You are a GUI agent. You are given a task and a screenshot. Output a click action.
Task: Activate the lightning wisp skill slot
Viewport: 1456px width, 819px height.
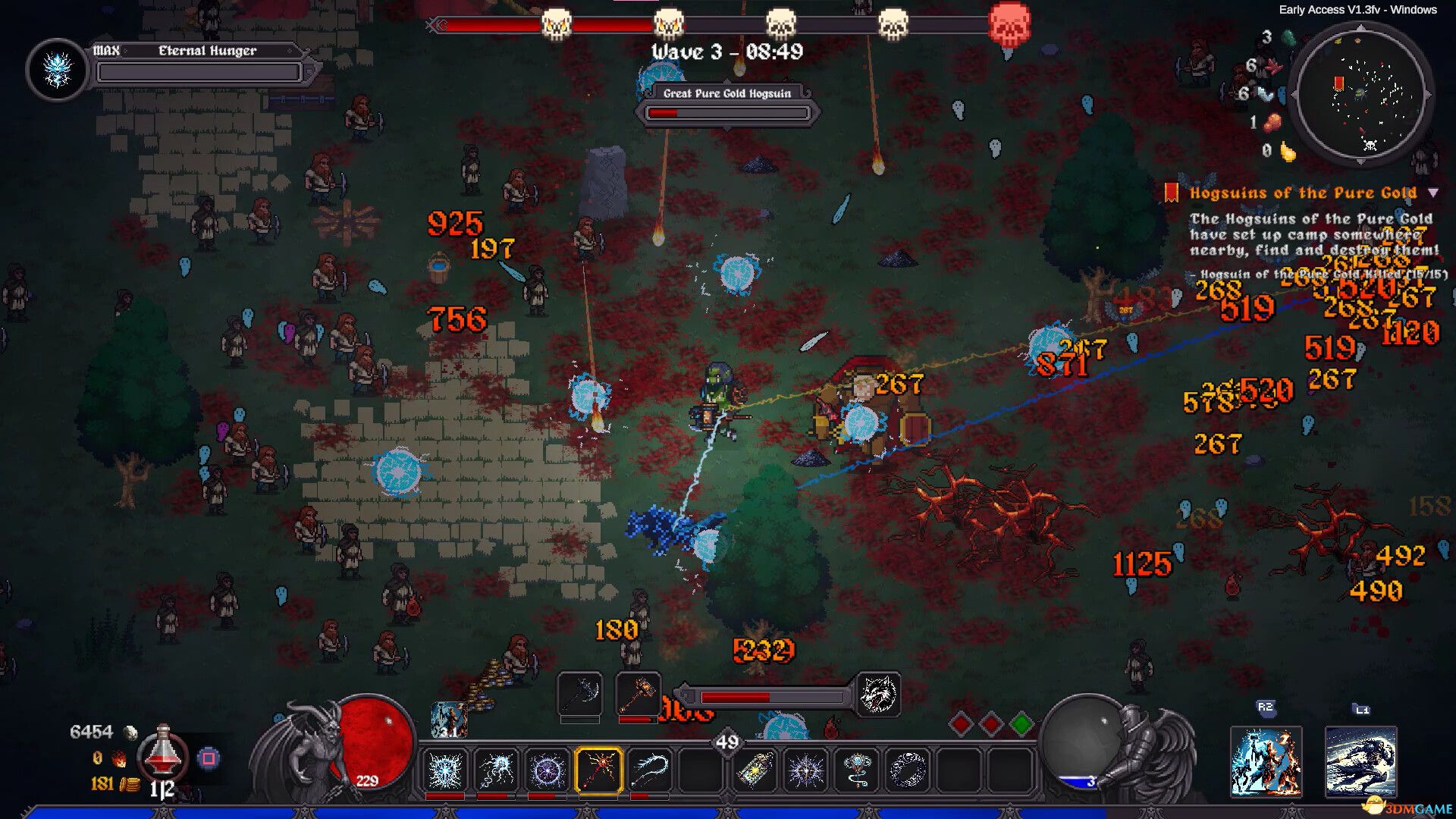pos(497,770)
